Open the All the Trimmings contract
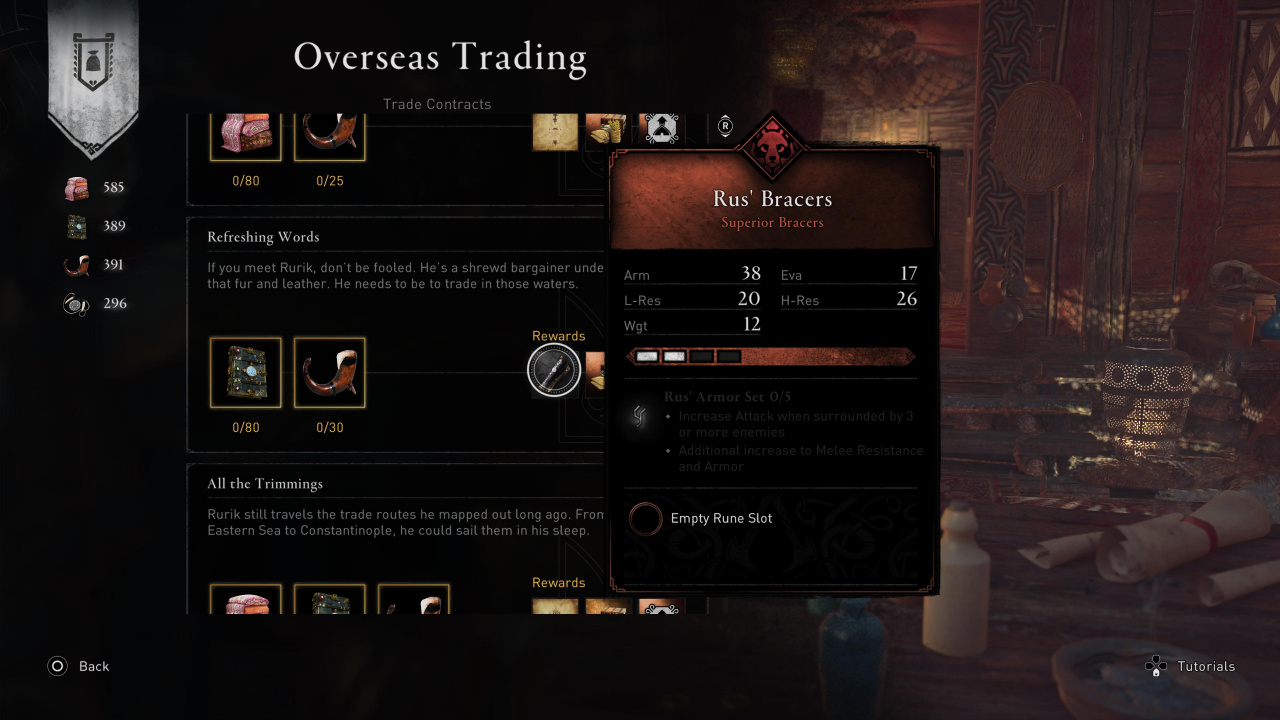The width and height of the screenshot is (1280, 720). [265, 484]
